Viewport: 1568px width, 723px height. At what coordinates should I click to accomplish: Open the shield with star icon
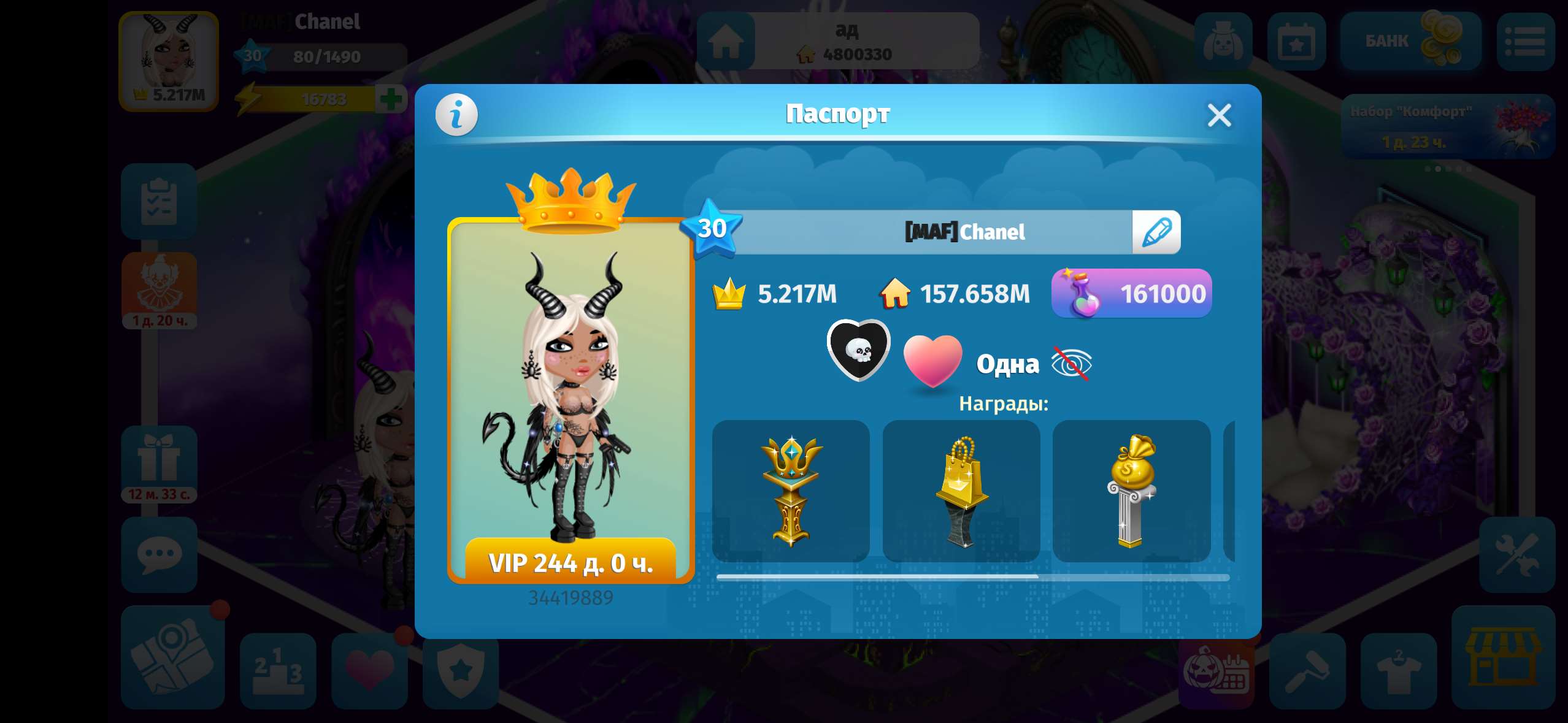pos(461,672)
